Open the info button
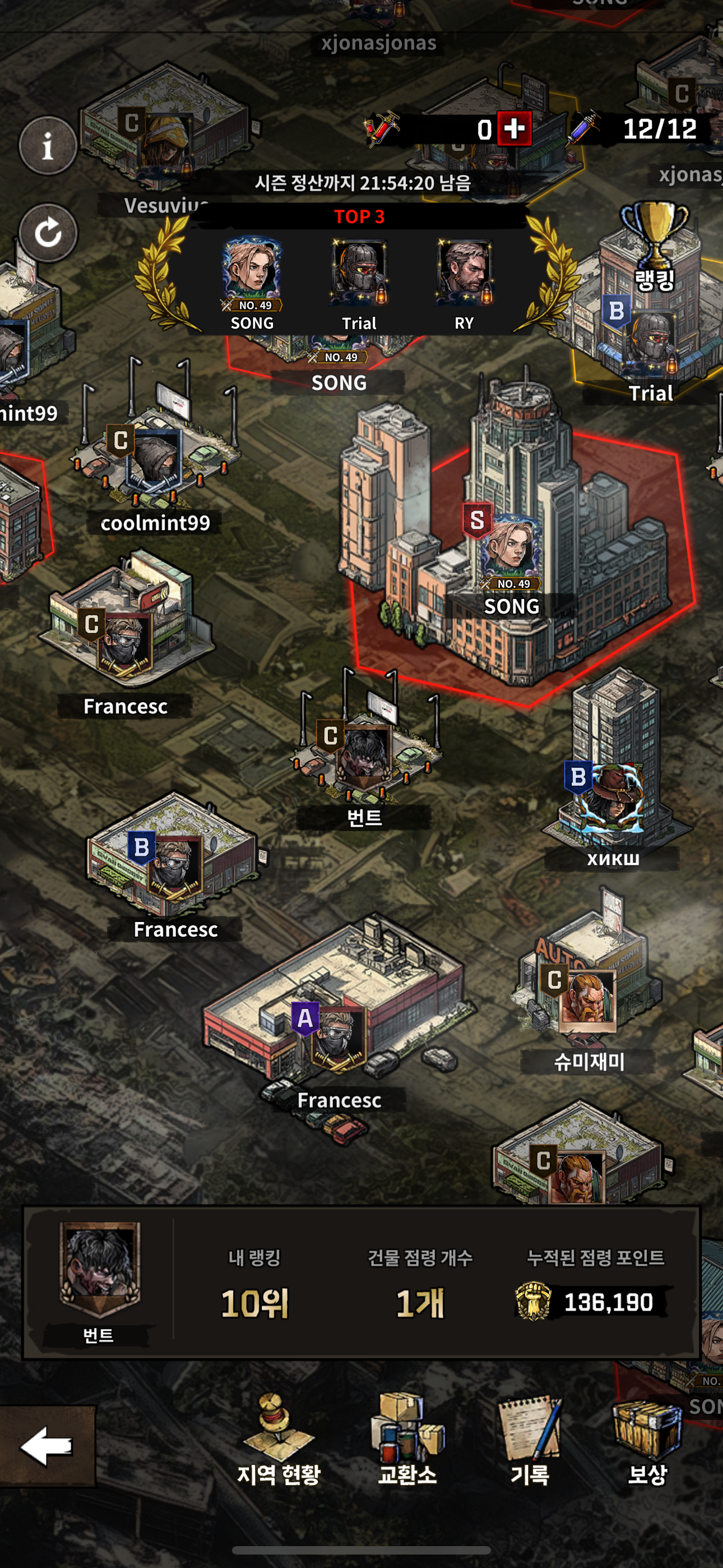The width and height of the screenshot is (723, 1568). 48,146
